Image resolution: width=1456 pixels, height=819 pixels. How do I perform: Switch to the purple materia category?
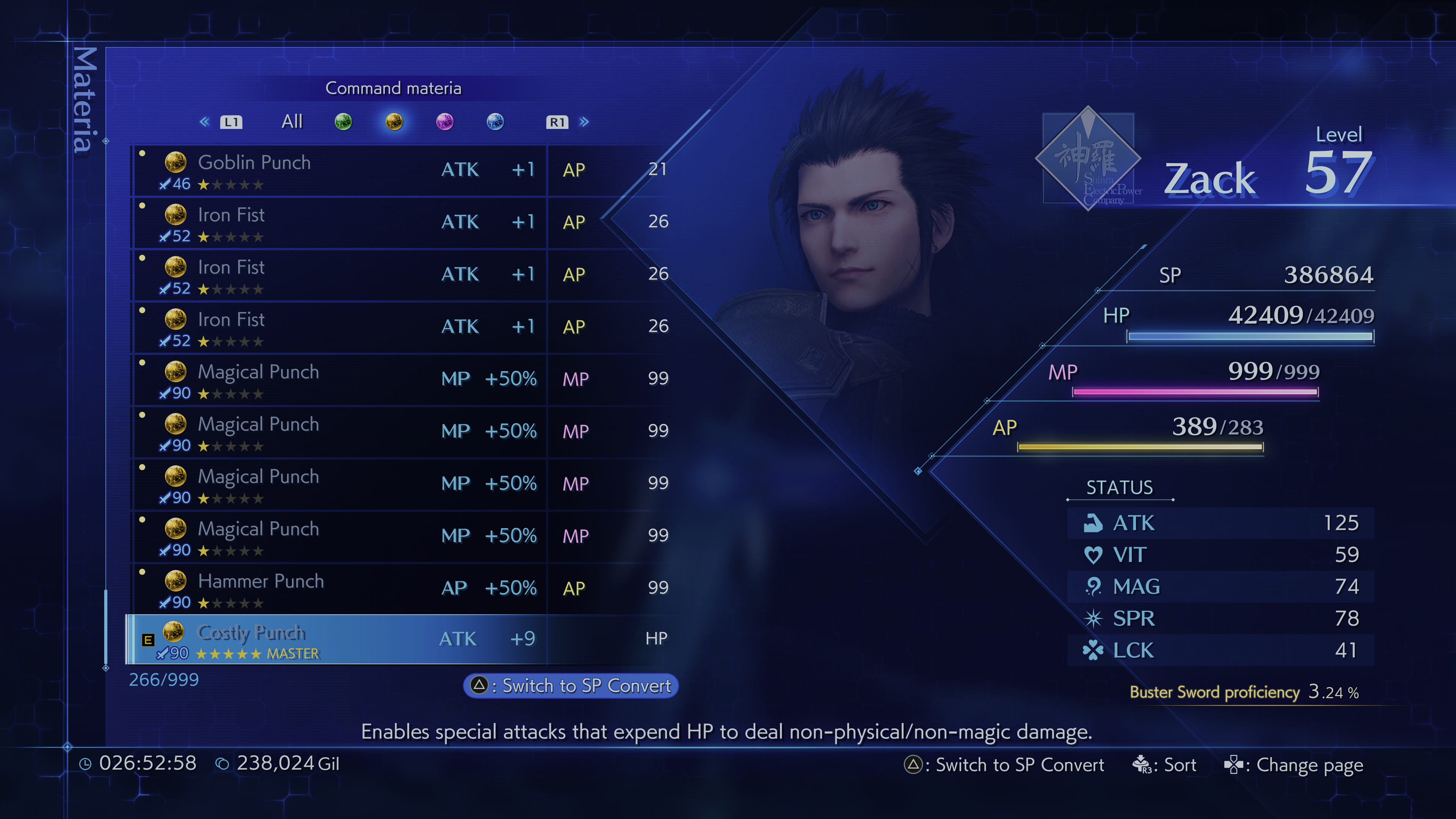445,121
